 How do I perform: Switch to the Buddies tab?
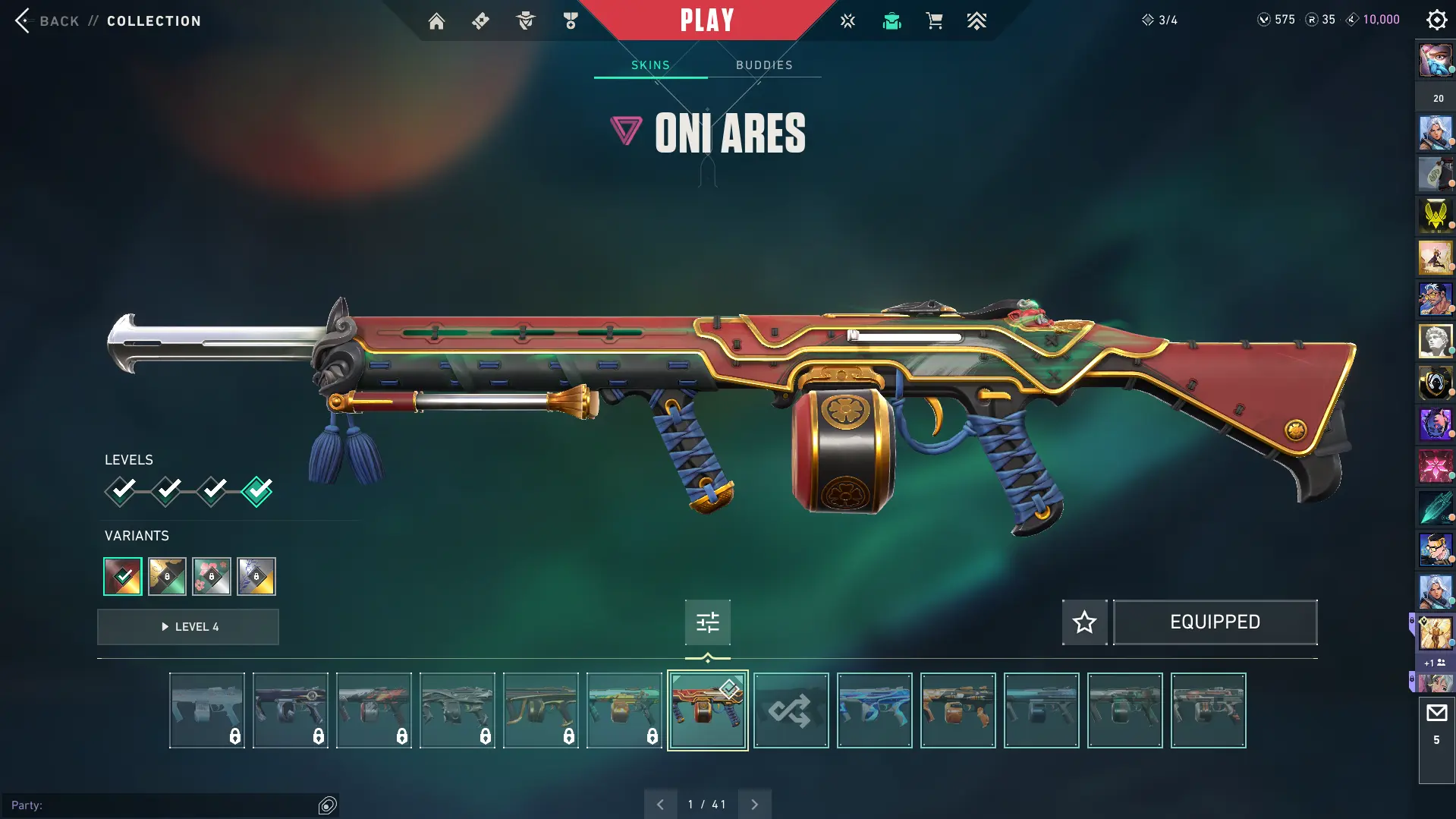pyautogui.click(x=764, y=65)
